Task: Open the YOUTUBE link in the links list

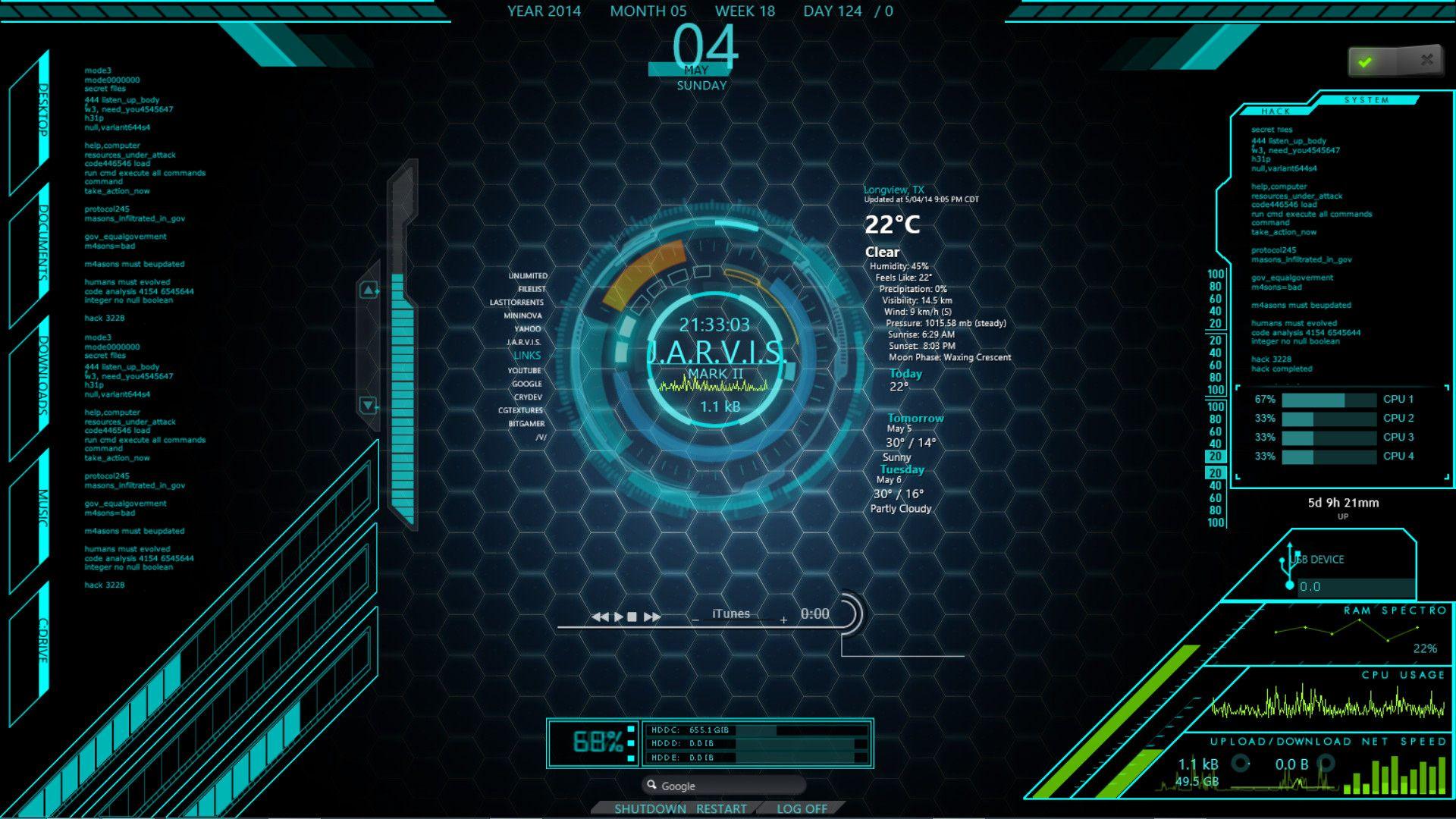Action: pos(525,371)
